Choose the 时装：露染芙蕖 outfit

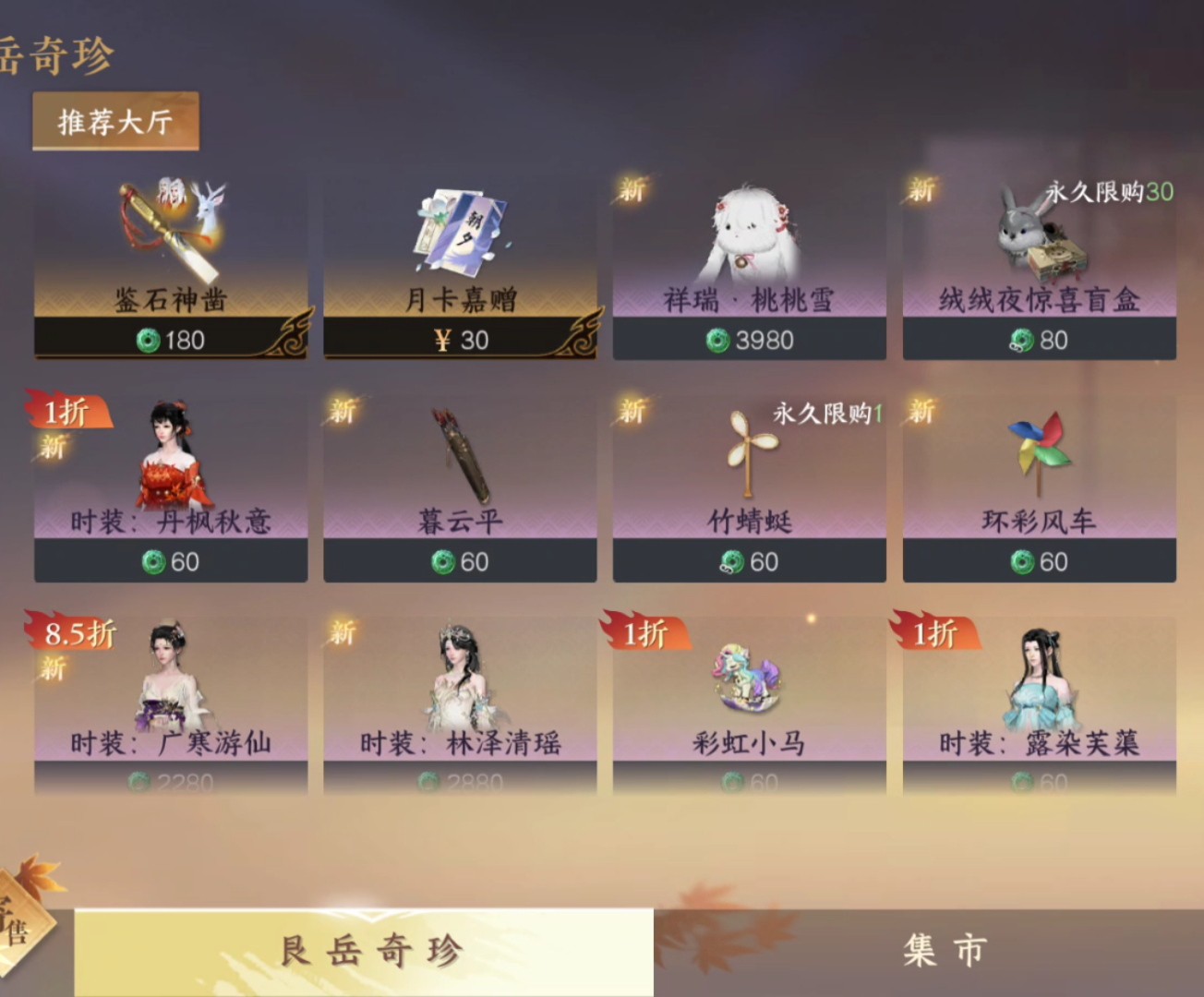coord(1039,706)
